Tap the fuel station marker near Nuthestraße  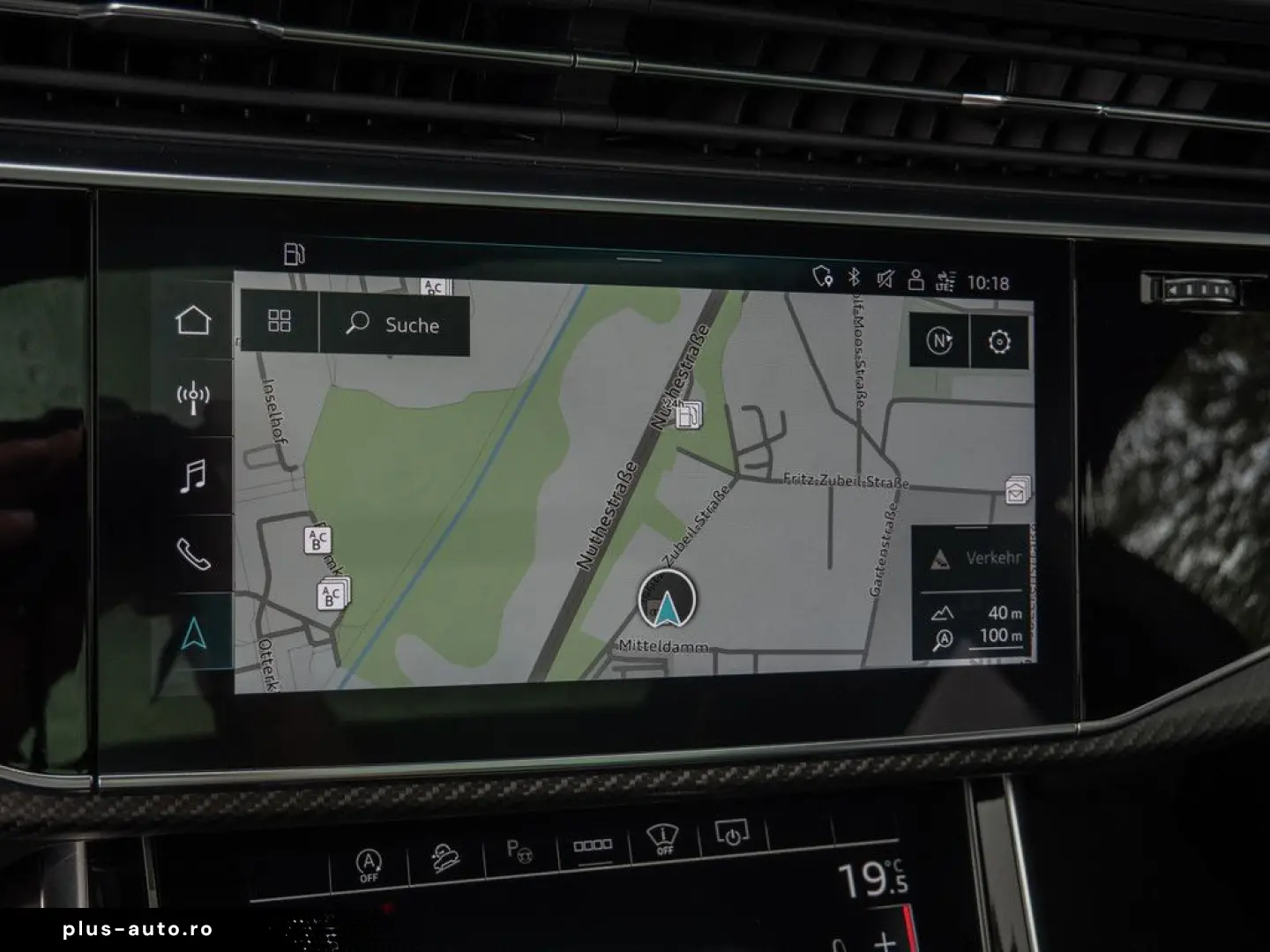(690, 415)
